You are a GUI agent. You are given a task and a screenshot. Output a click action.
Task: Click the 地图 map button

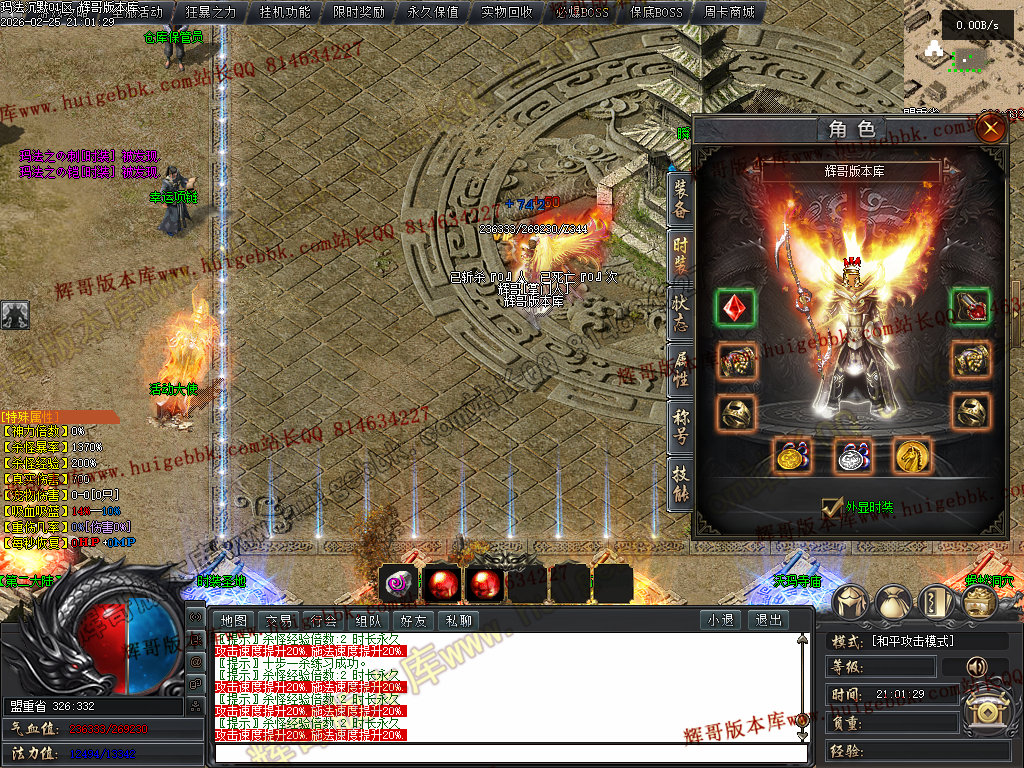(x=234, y=620)
